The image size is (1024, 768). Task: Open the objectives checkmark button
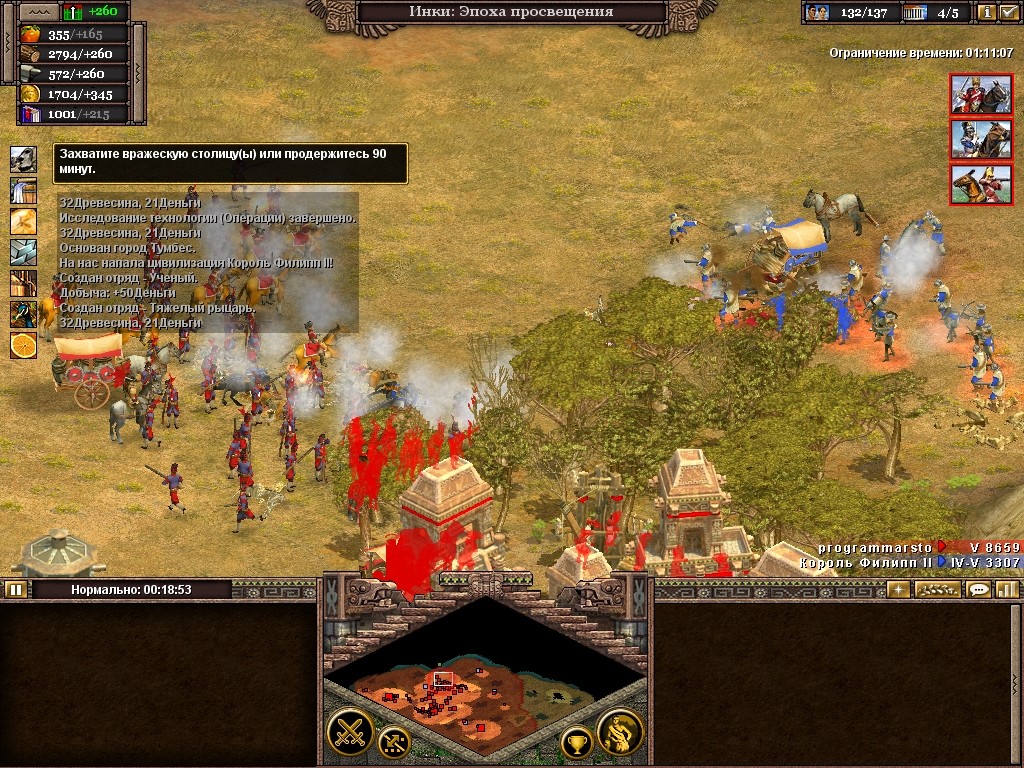pos(1009,13)
